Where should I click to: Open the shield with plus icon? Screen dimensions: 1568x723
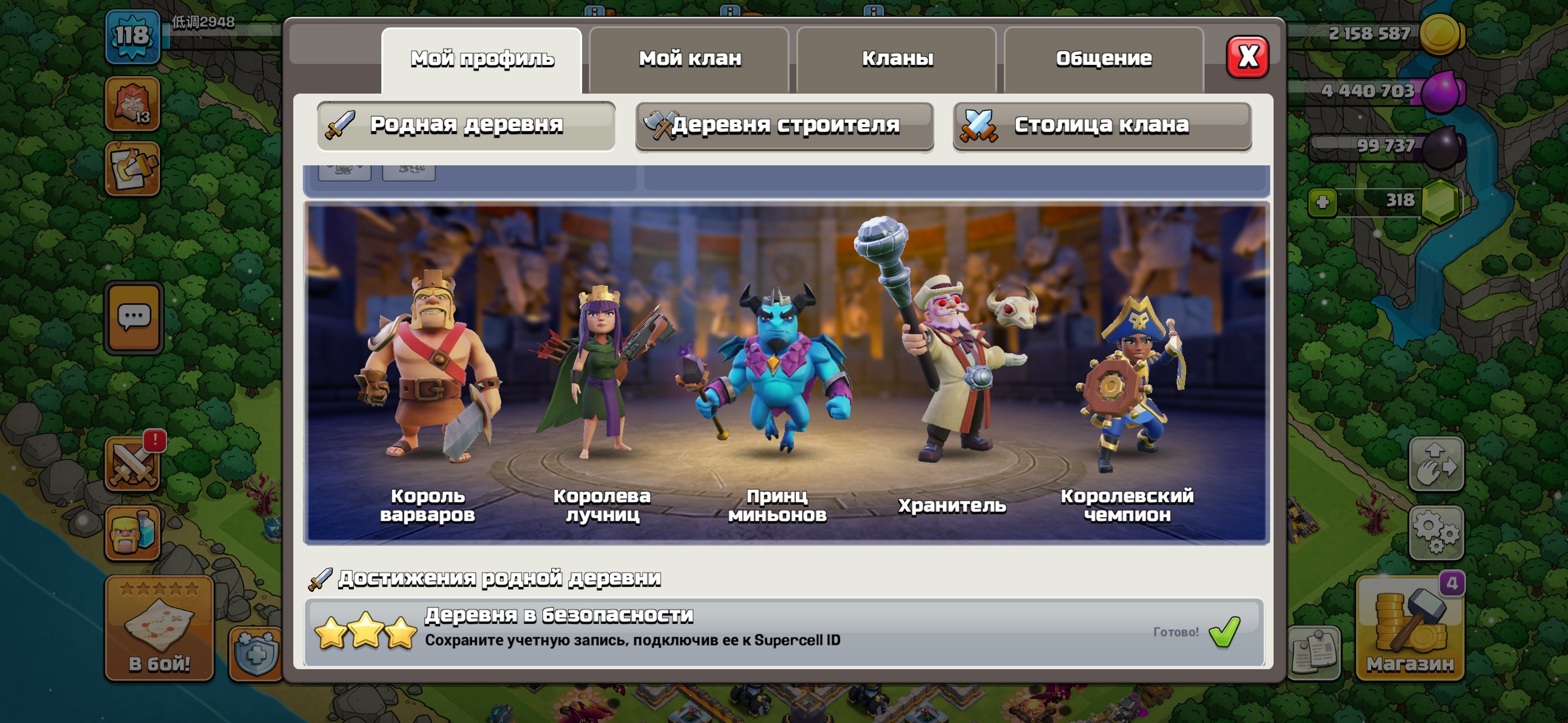(256, 654)
